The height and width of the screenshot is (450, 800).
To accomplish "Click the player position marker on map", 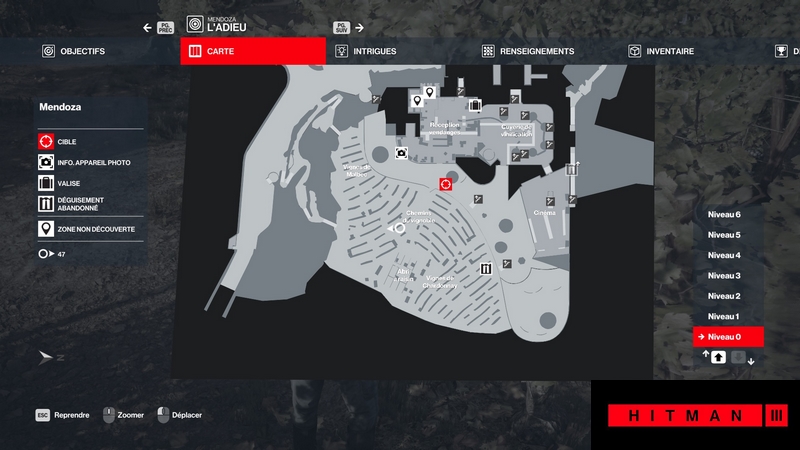I will (400, 228).
